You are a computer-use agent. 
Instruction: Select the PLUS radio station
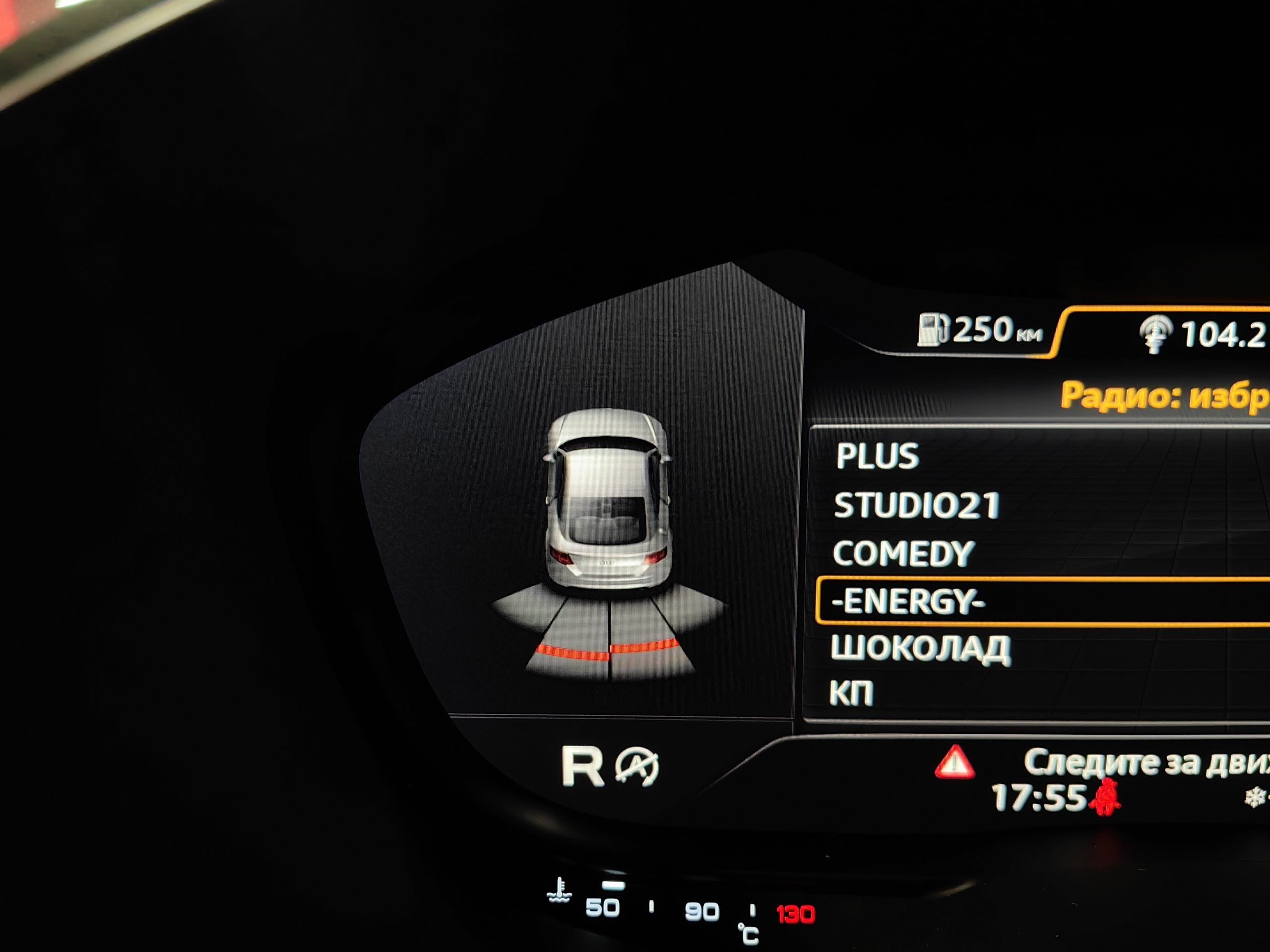click(x=877, y=456)
